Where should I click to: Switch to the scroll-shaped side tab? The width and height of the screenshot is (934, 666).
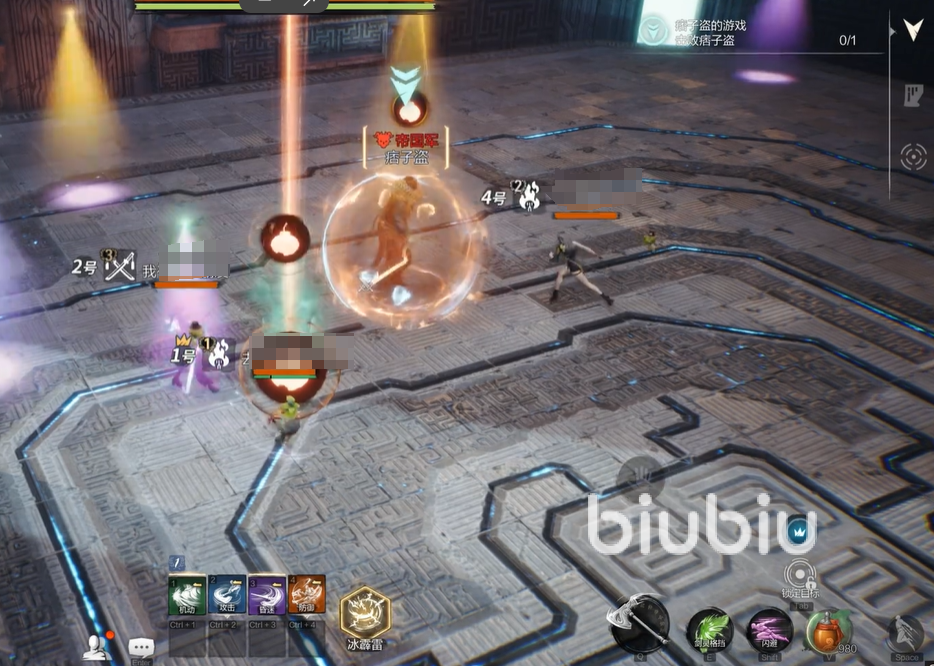pyautogui.click(x=912, y=95)
